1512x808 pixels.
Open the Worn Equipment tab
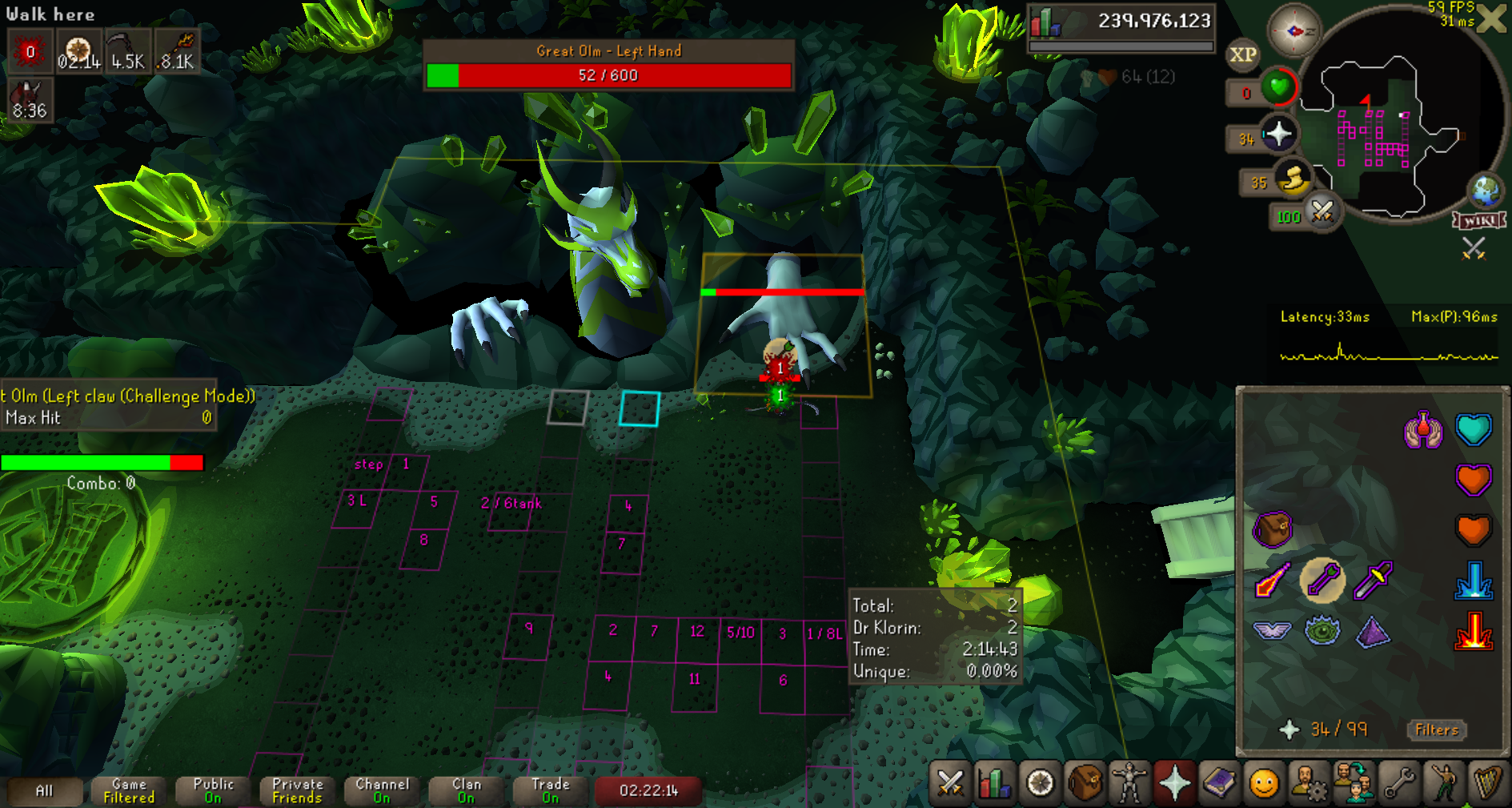tap(1129, 782)
